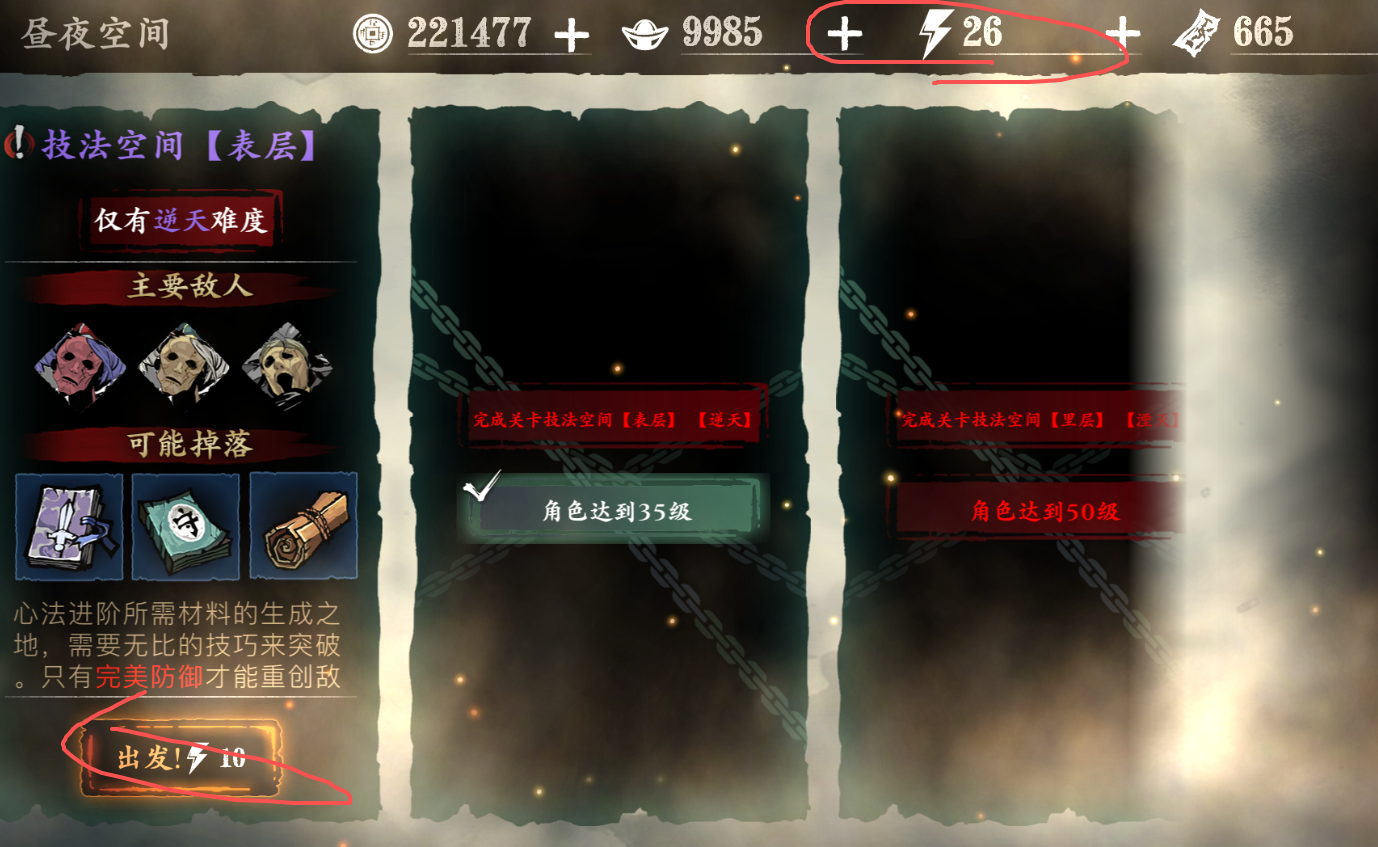Screen dimensions: 1378x847
Task: Select the screaming mask enemy portrait
Action: tap(285, 364)
